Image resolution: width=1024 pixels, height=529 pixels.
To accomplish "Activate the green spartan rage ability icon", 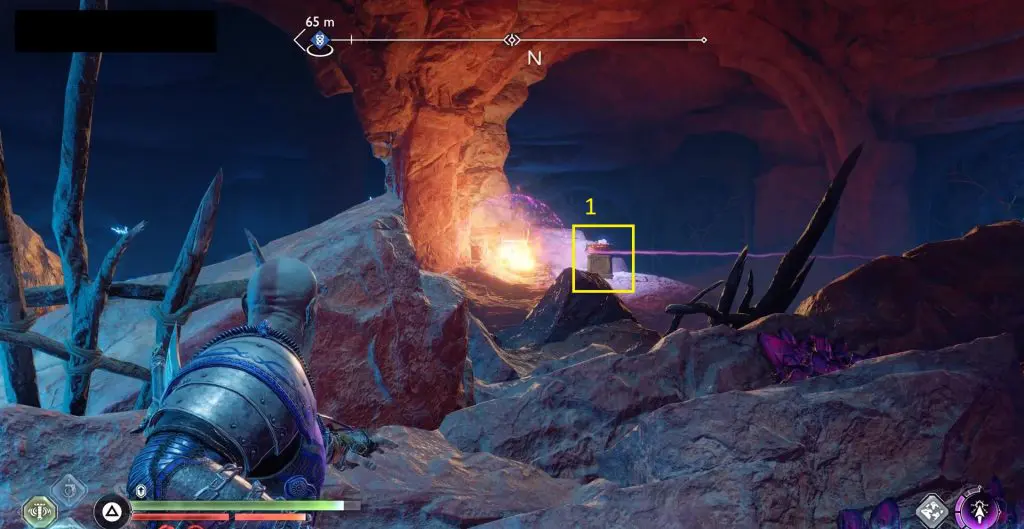I will (40, 511).
